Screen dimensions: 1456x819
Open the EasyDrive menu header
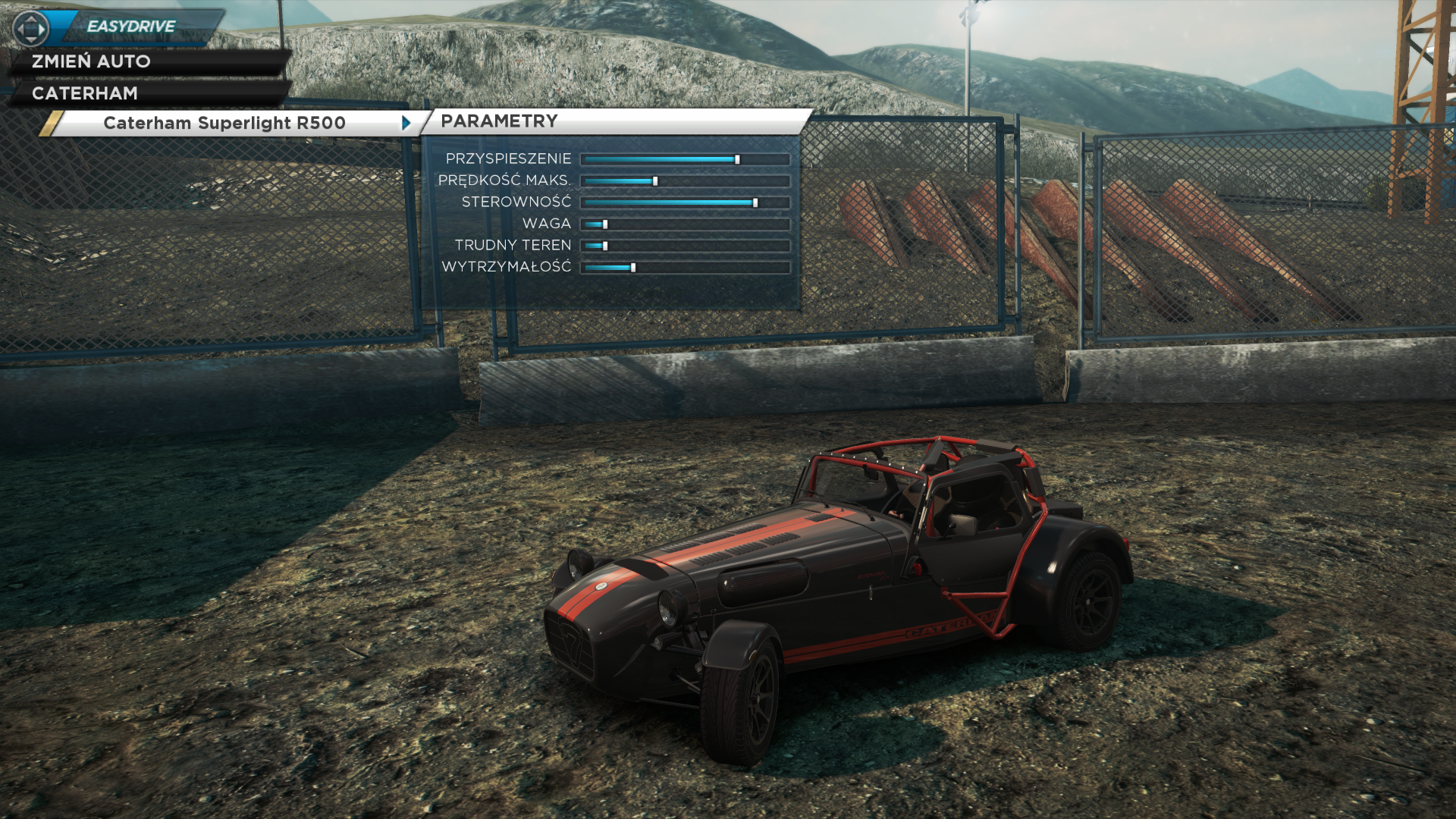point(132,27)
